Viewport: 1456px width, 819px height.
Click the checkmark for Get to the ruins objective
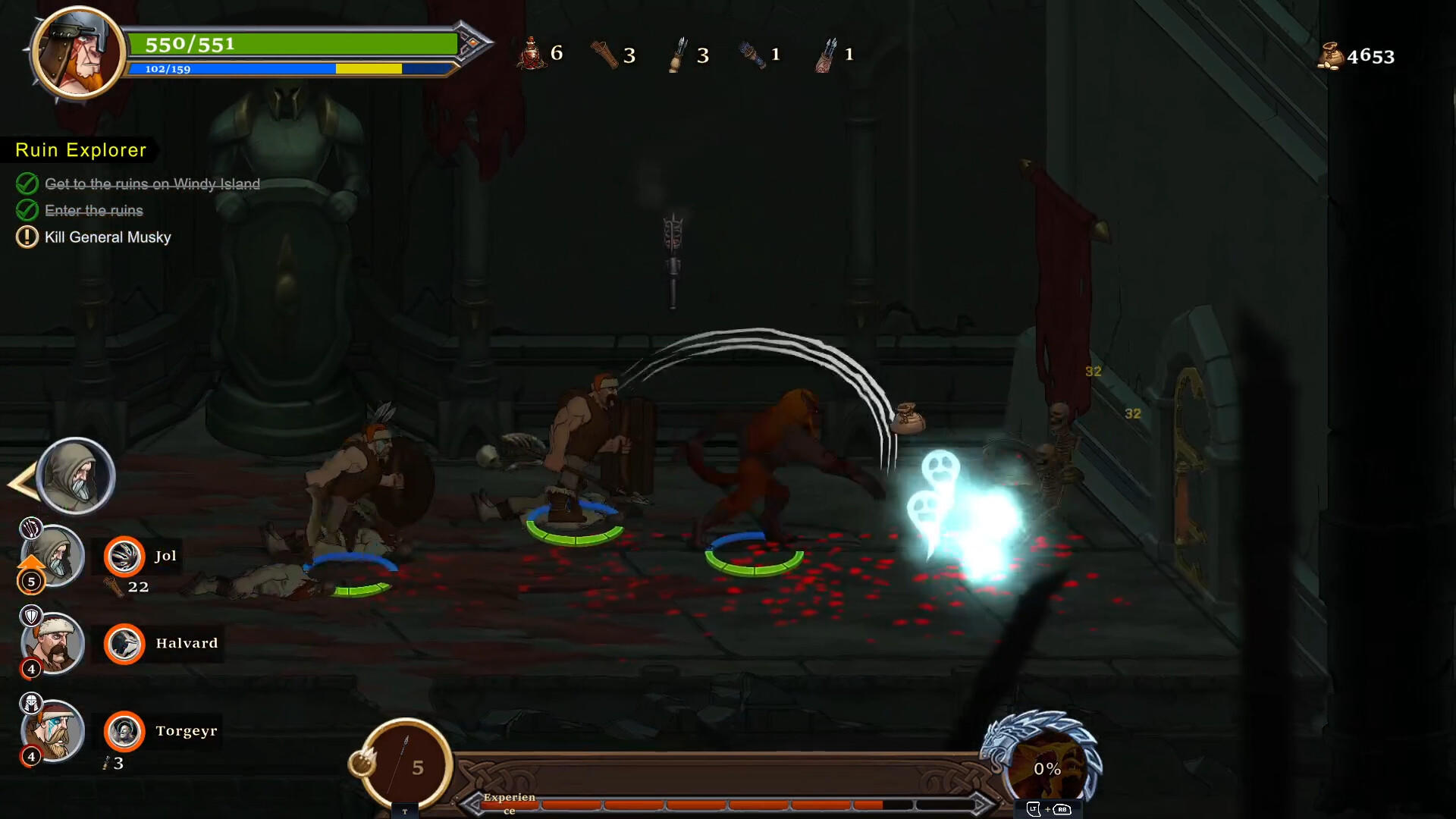click(x=27, y=184)
